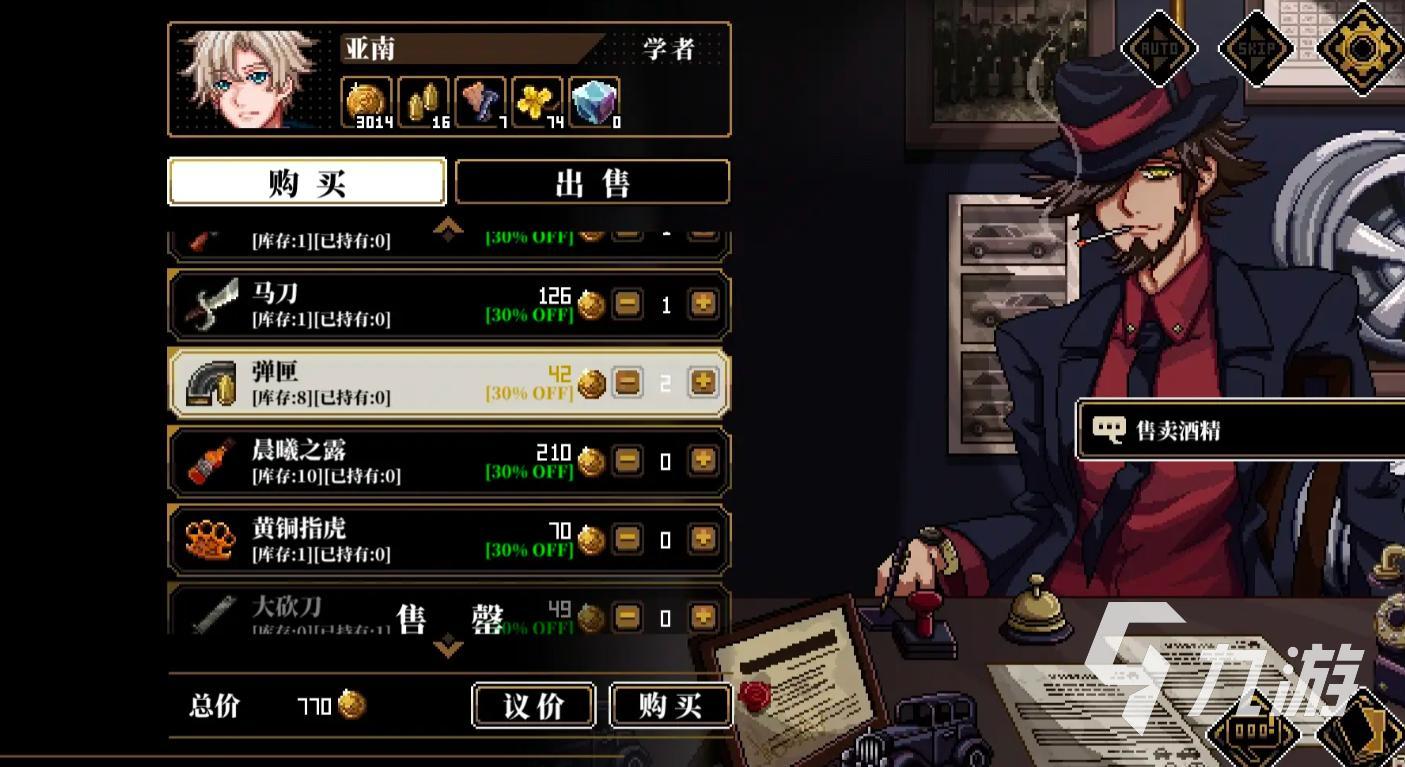Click the up chevron to scroll item list
1405x767 pixels.
click(447, 228)
